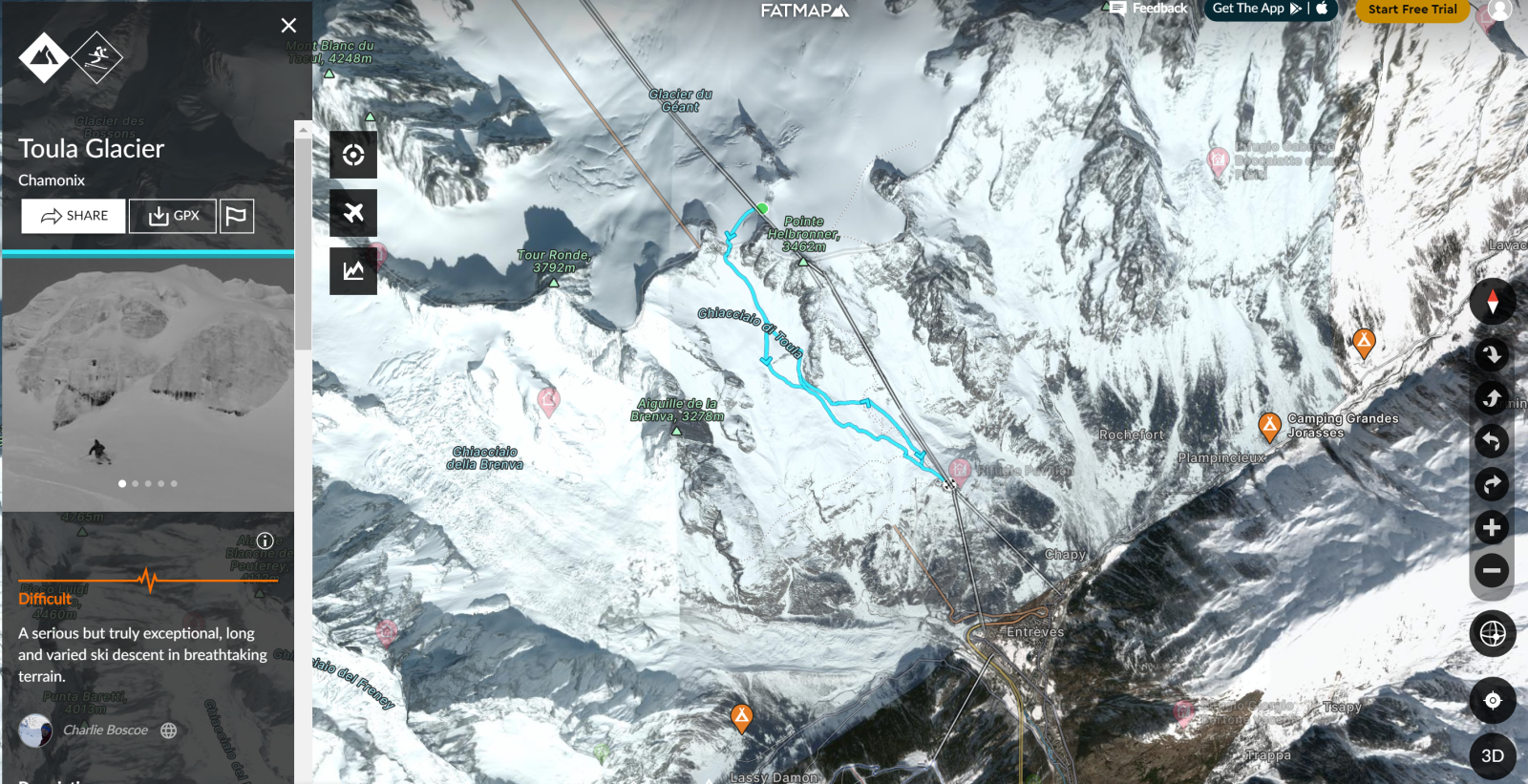Zoom in with the plus button
This screenshot has height=784, width=1528.
tap(1492, 527)
